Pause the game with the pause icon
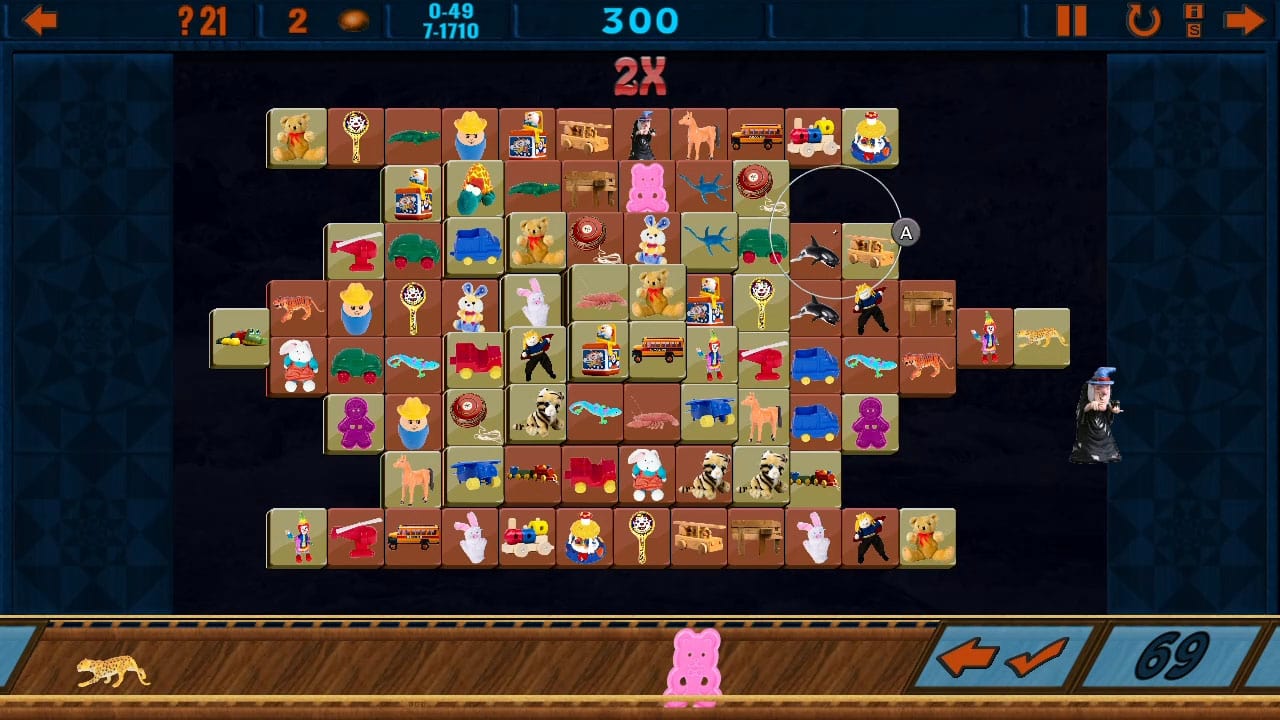Viewport: 1280px width, 720px height. click(1072, 20)
